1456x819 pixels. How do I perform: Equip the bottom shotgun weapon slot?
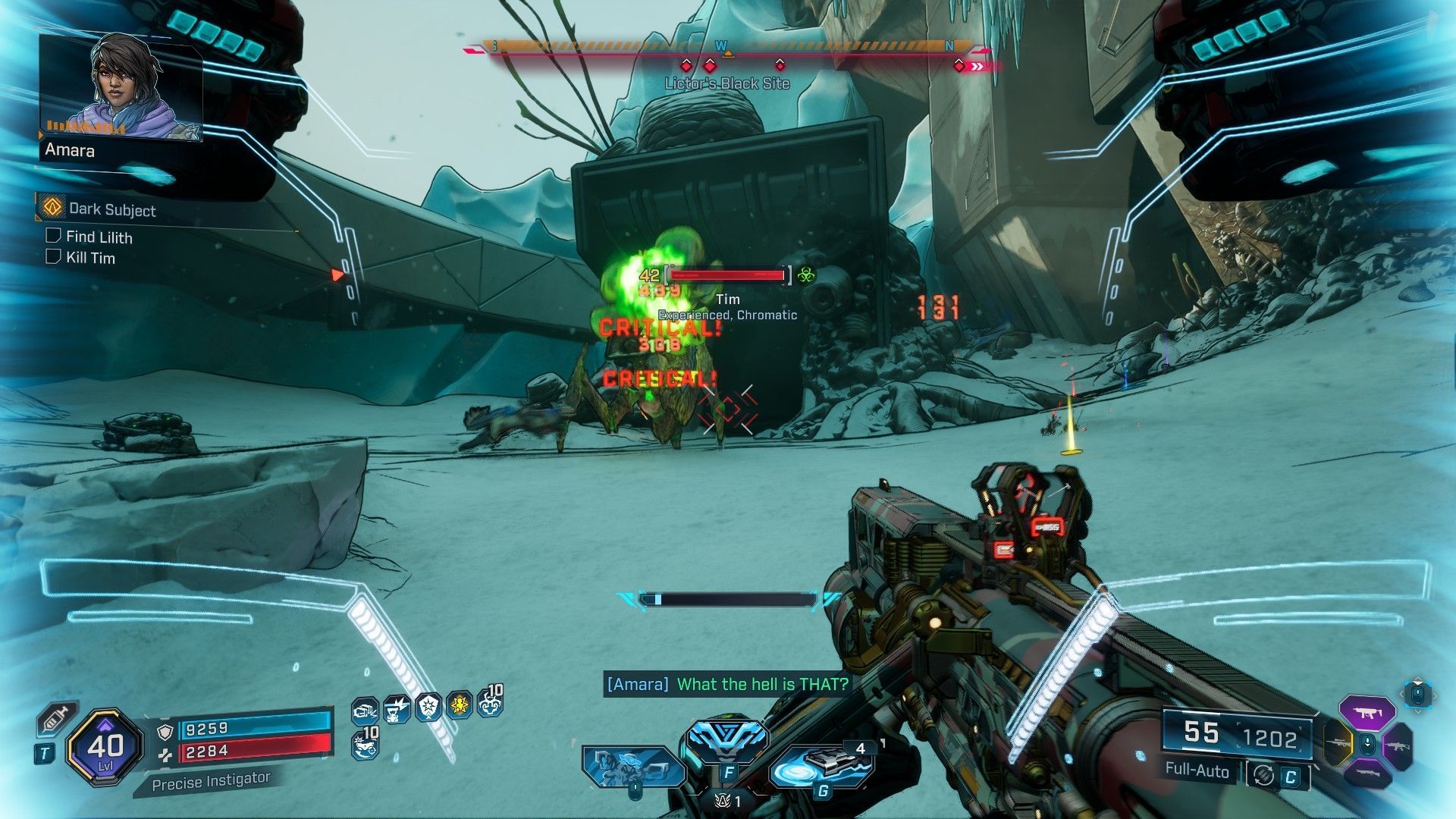click(1367, 775)
